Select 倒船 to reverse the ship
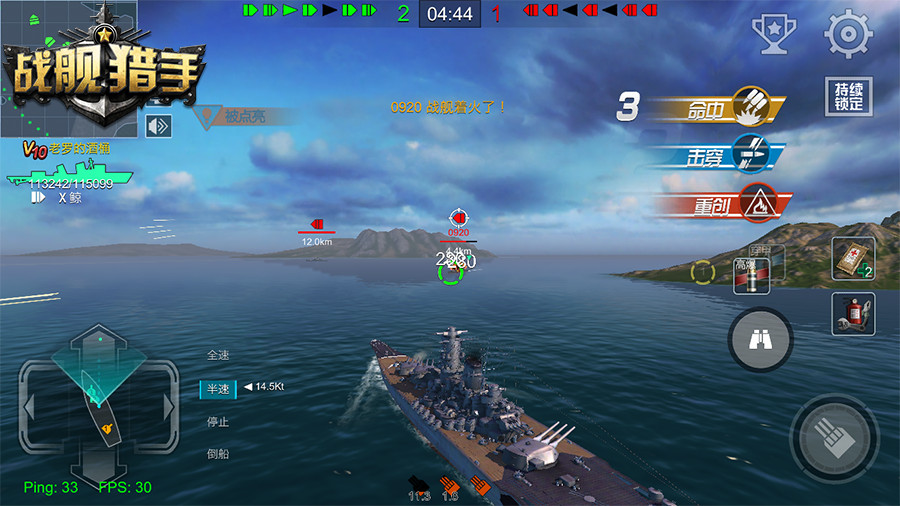The width and height of the screenshot is (900, 506). [x=218, y=453]
